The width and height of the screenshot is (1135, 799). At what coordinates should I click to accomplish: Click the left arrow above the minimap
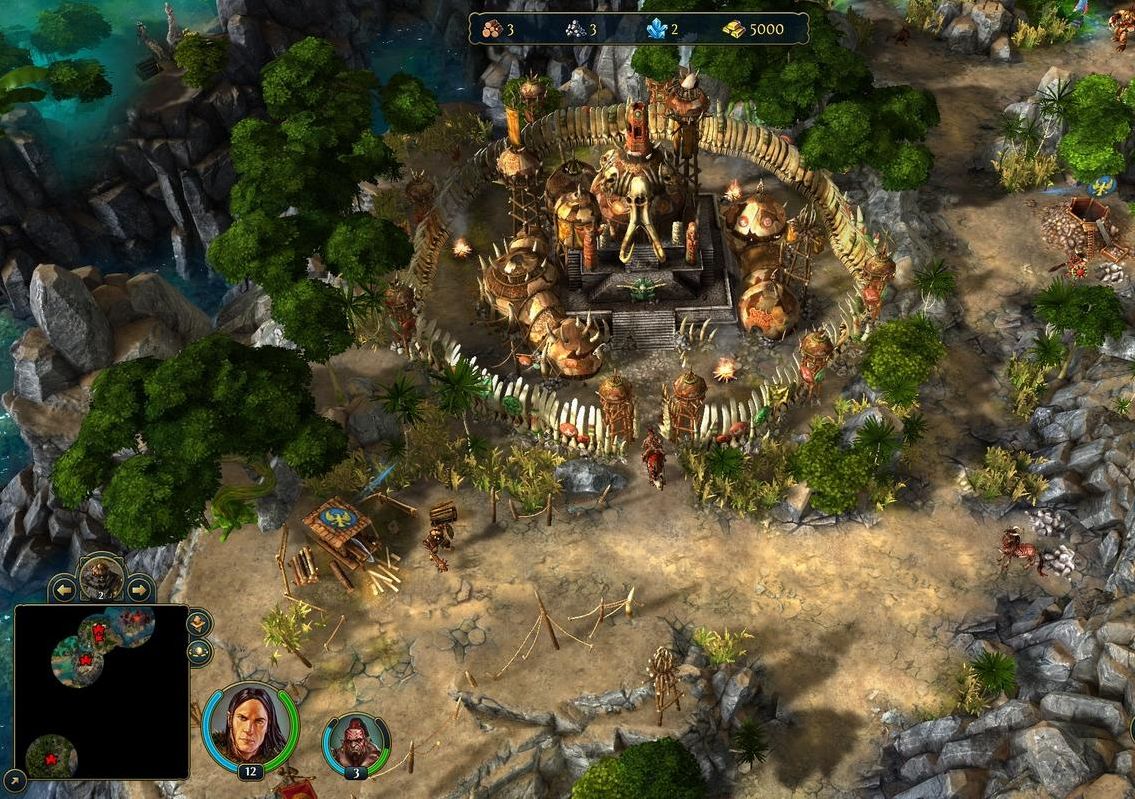pyautogui.click(x=65, y=589)
